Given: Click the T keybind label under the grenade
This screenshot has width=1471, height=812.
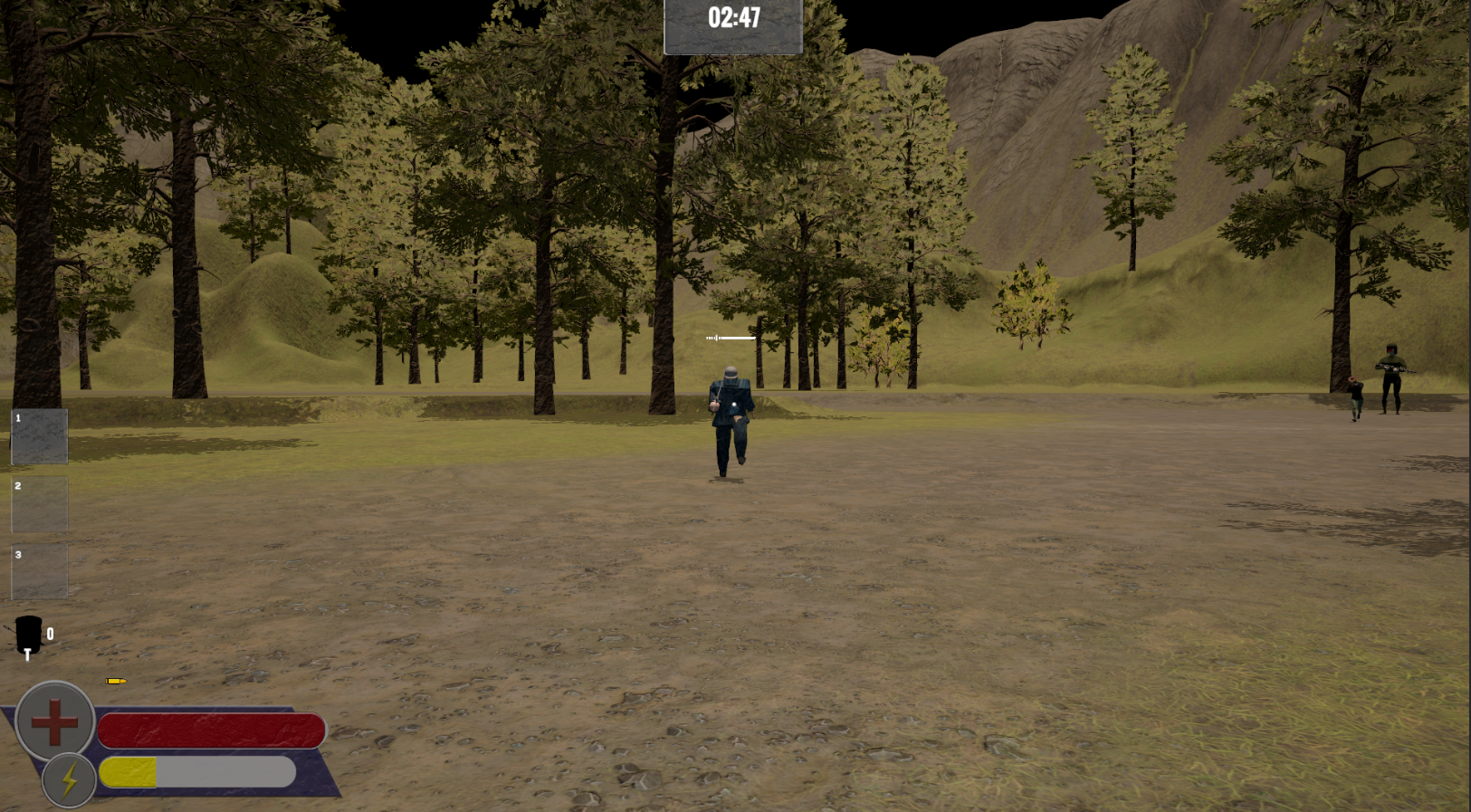Looking at the screenshot, I should click(x=26, y=654).
